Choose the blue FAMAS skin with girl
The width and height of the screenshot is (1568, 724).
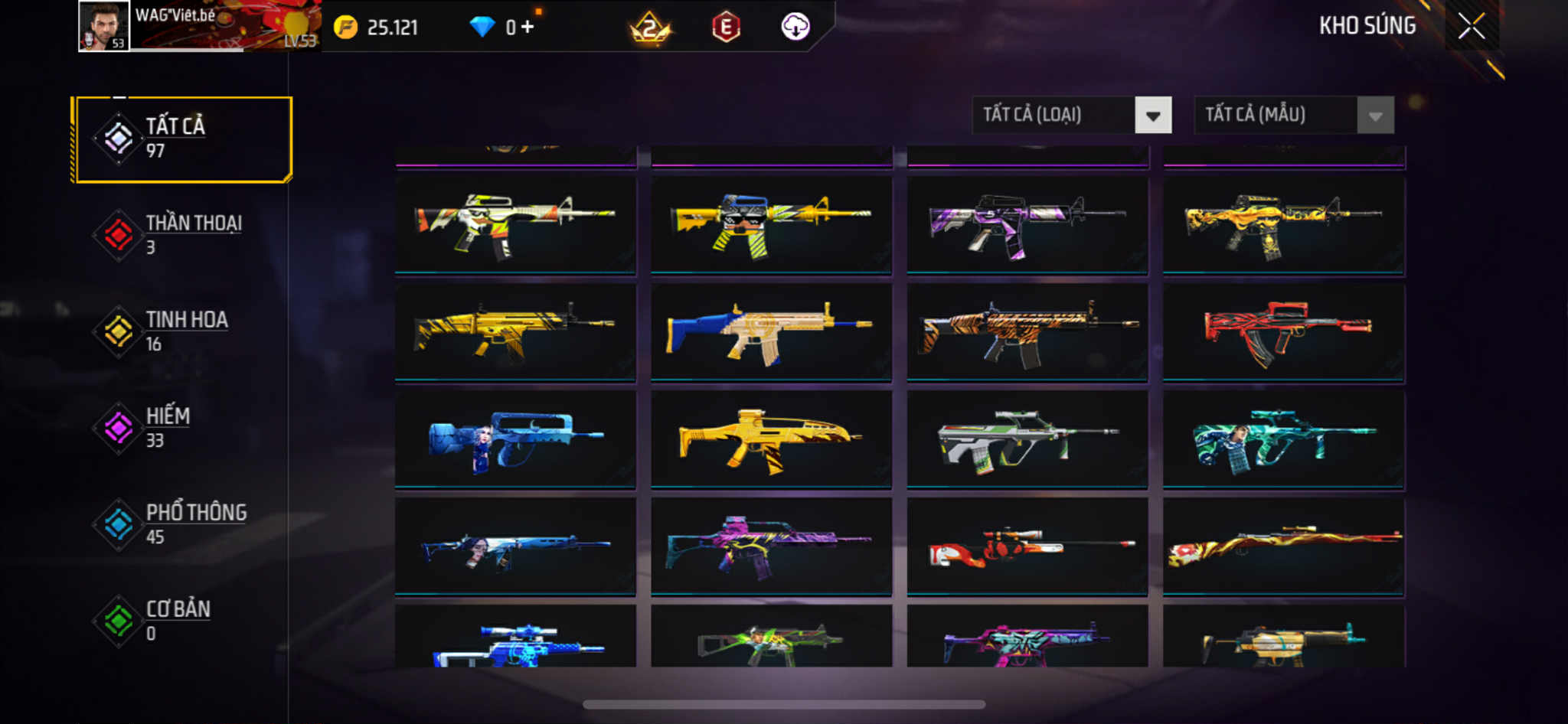coord(515,439)
